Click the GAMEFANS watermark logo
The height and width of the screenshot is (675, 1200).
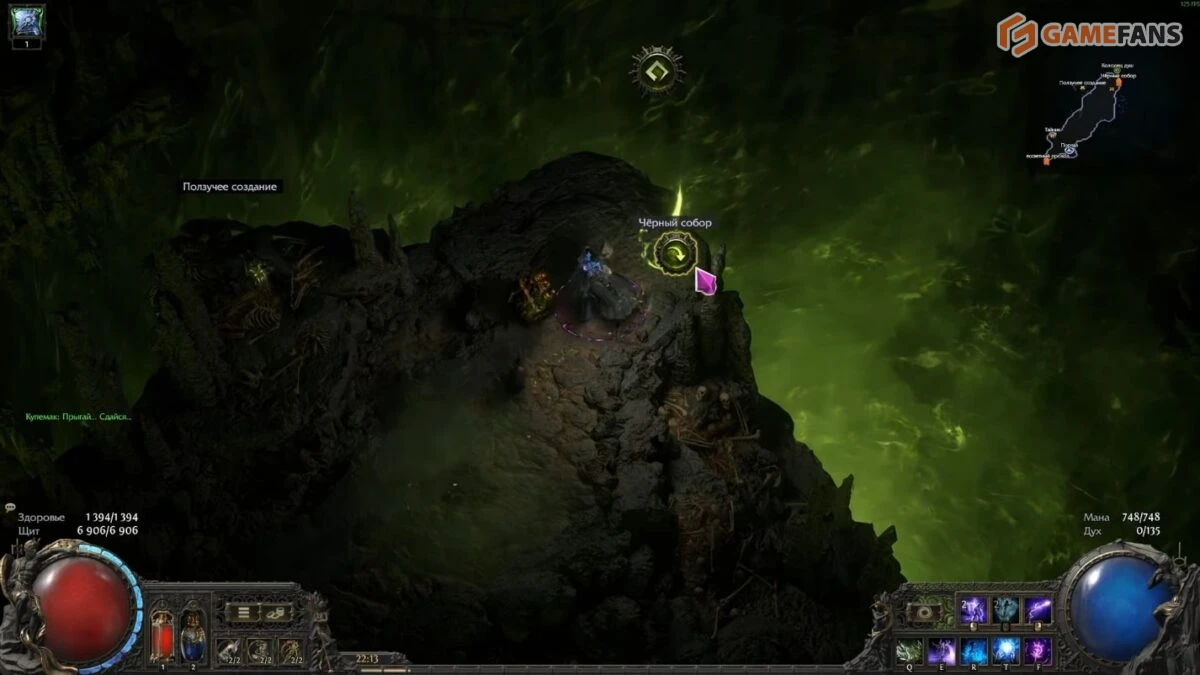[x=1088, y=34]
